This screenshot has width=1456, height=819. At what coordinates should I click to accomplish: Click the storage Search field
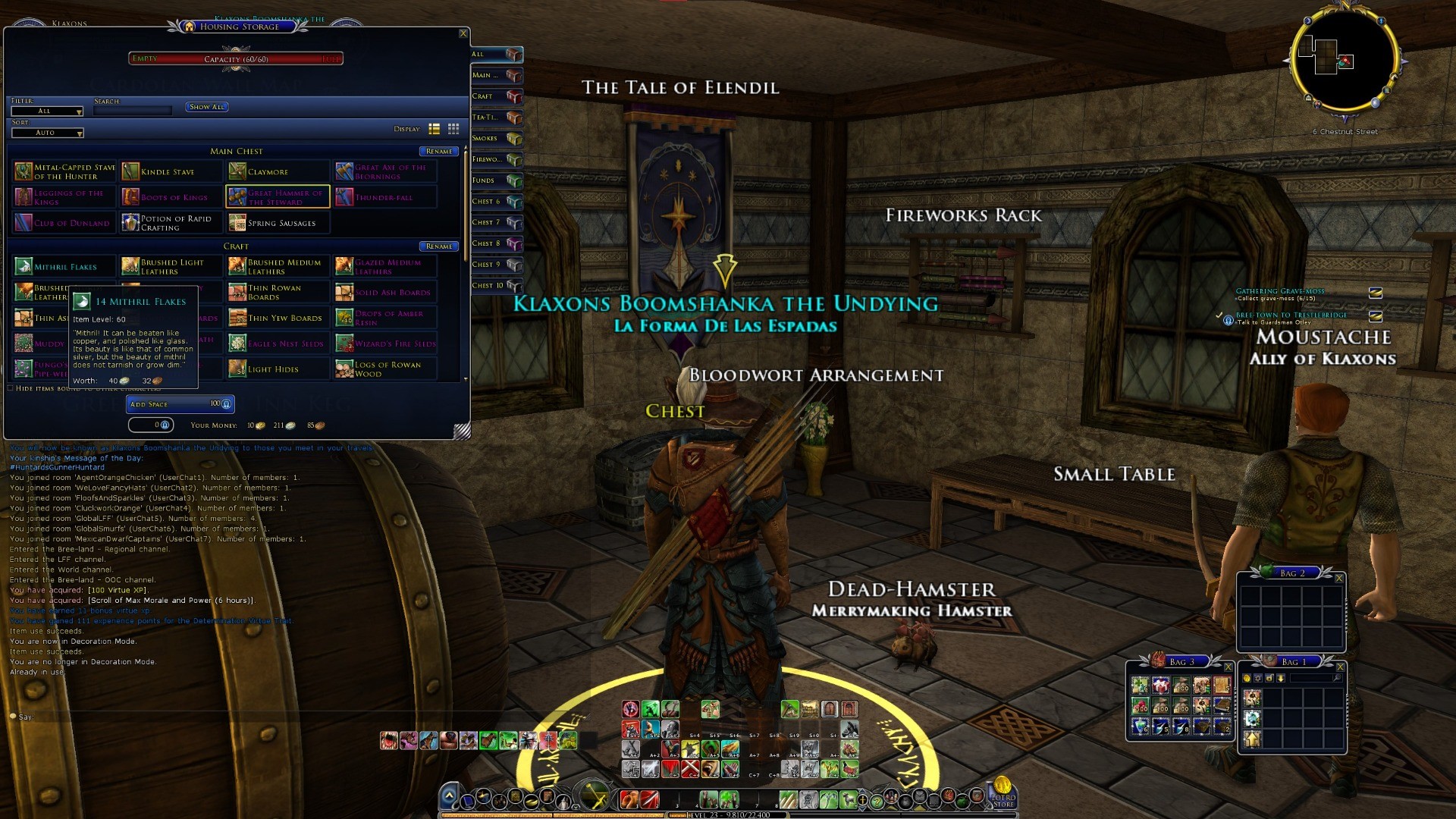pyautogui.click(x=133, y=111)
